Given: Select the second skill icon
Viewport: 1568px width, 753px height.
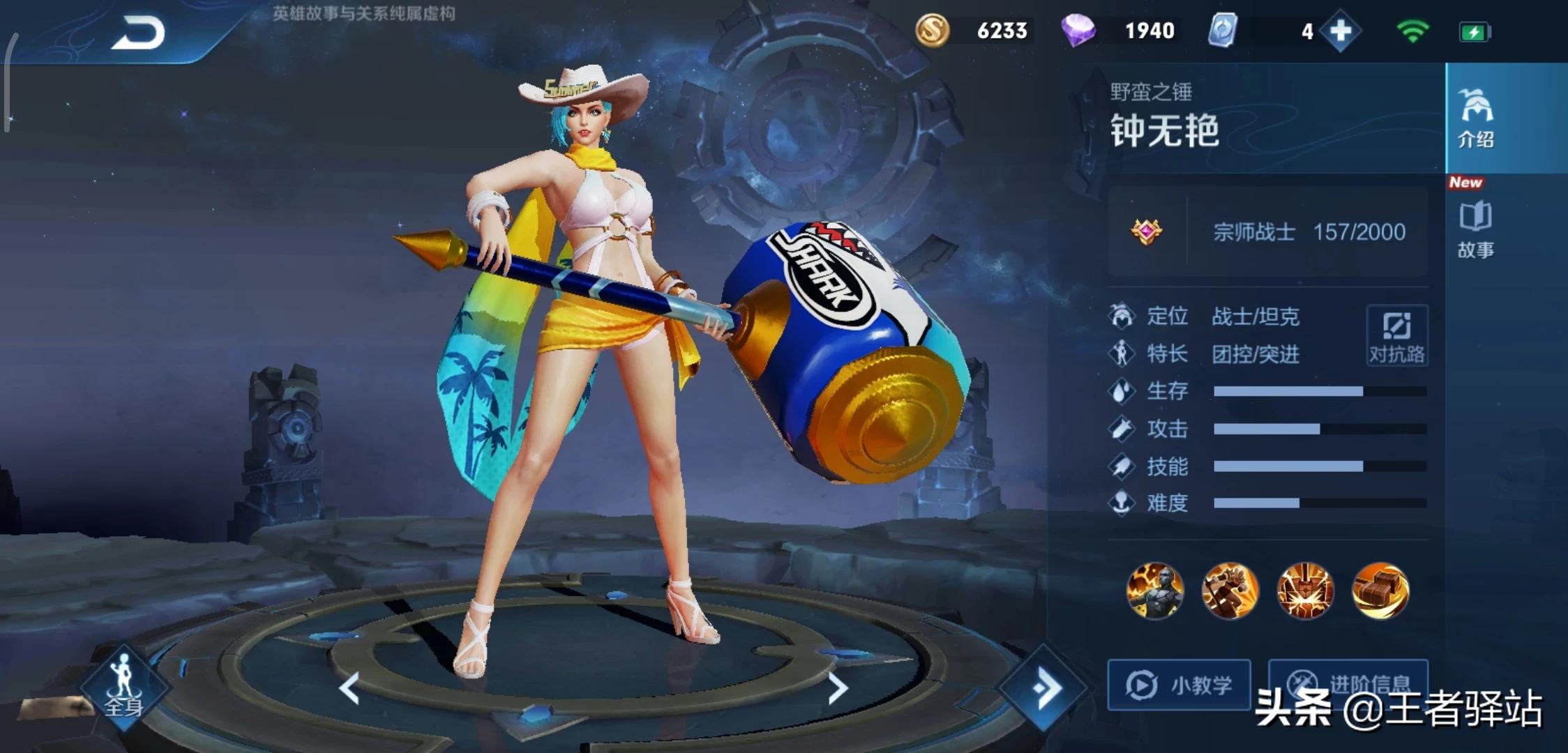Looking at the screenshot, I should (1230, 591).
